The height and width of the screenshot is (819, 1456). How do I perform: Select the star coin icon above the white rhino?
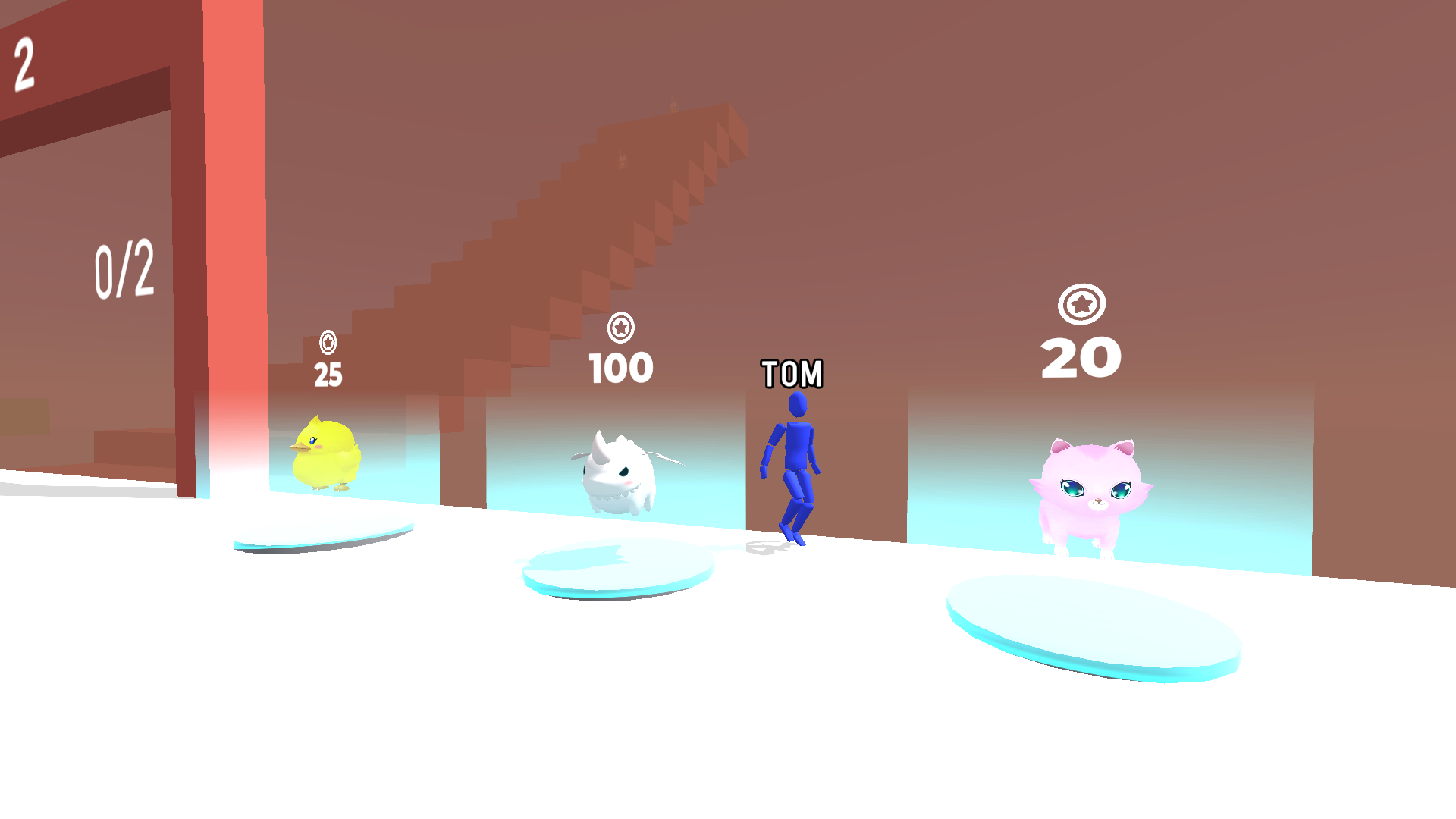tap(620, 329)
